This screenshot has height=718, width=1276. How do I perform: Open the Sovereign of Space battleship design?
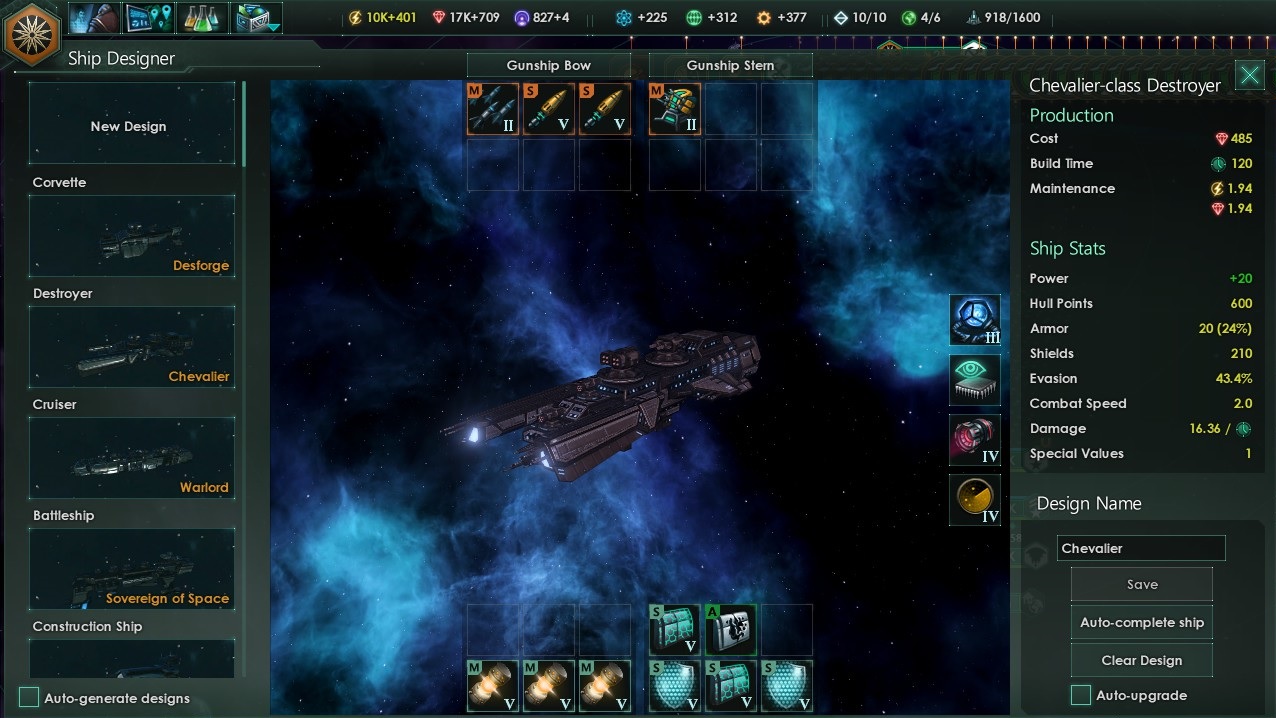(x=131, y=568)
